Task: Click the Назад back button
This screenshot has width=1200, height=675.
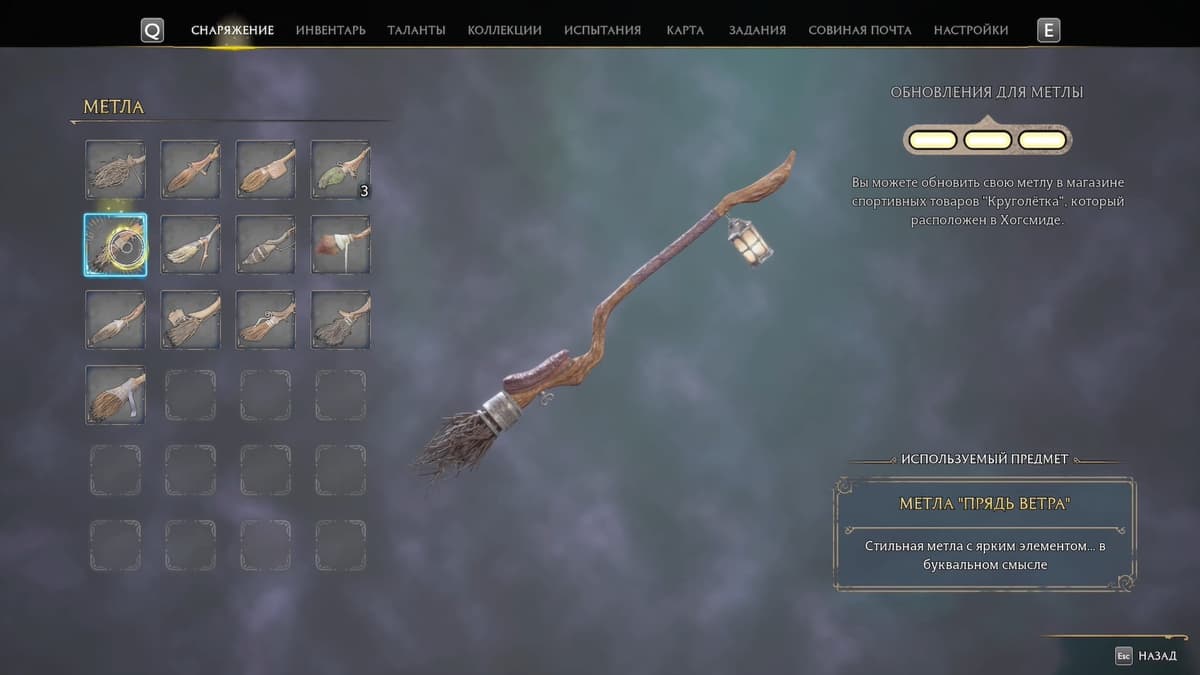Action: tap(1146, 656)
